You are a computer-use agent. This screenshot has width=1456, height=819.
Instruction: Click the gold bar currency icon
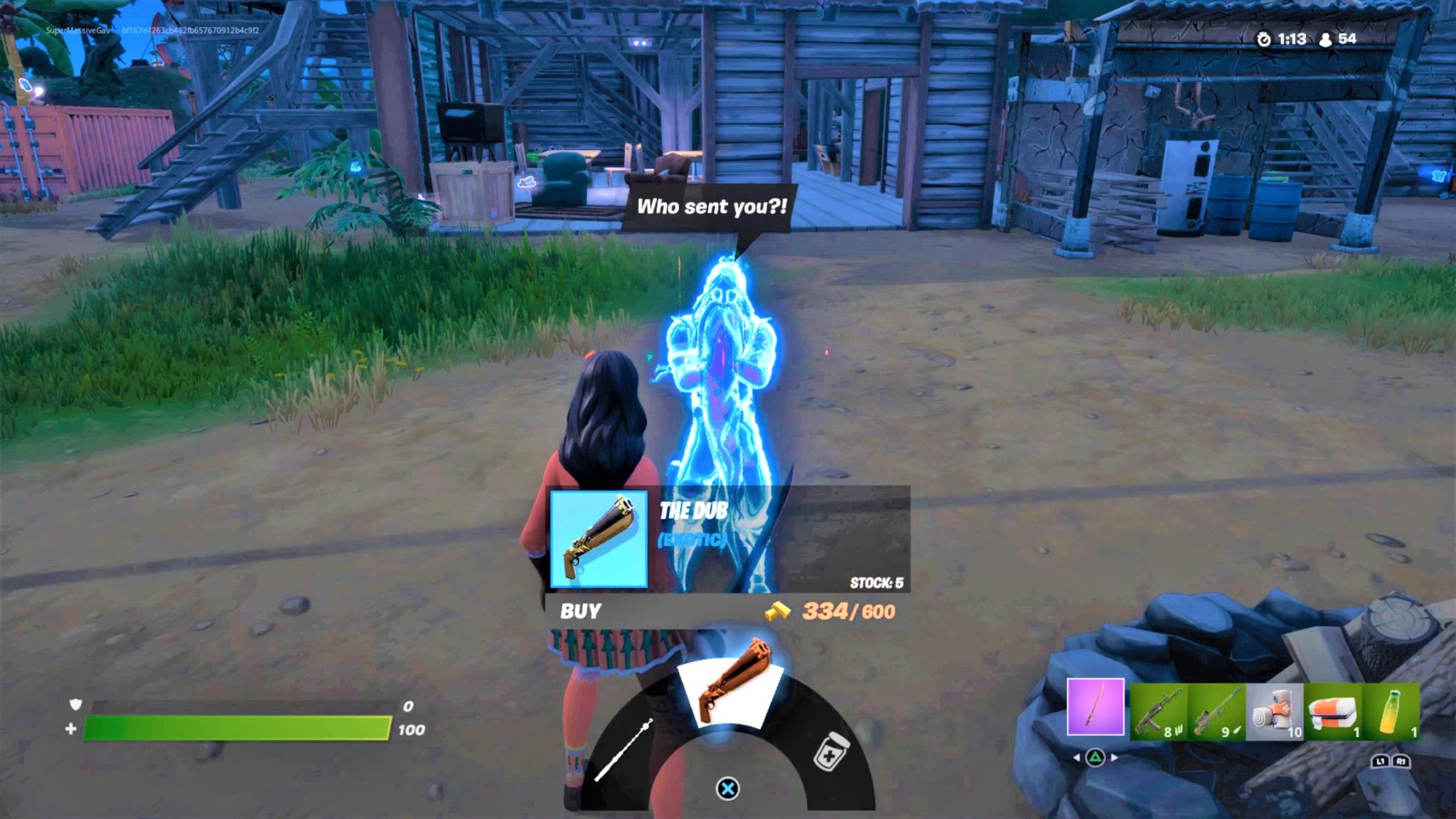pyautogui.click(x=778, y=611)
